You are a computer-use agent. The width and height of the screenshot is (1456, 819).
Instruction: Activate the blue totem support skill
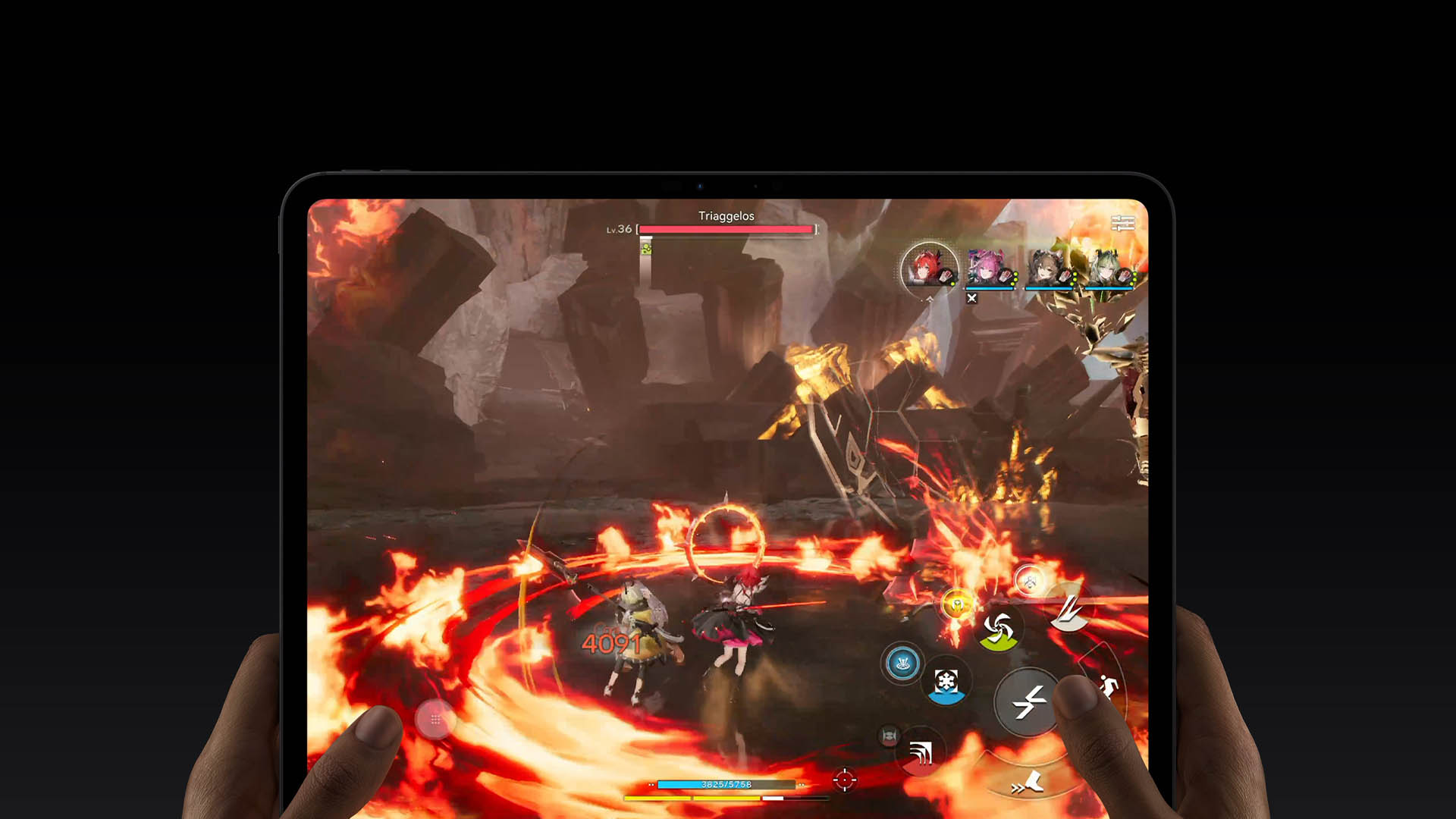pos(903,664)
